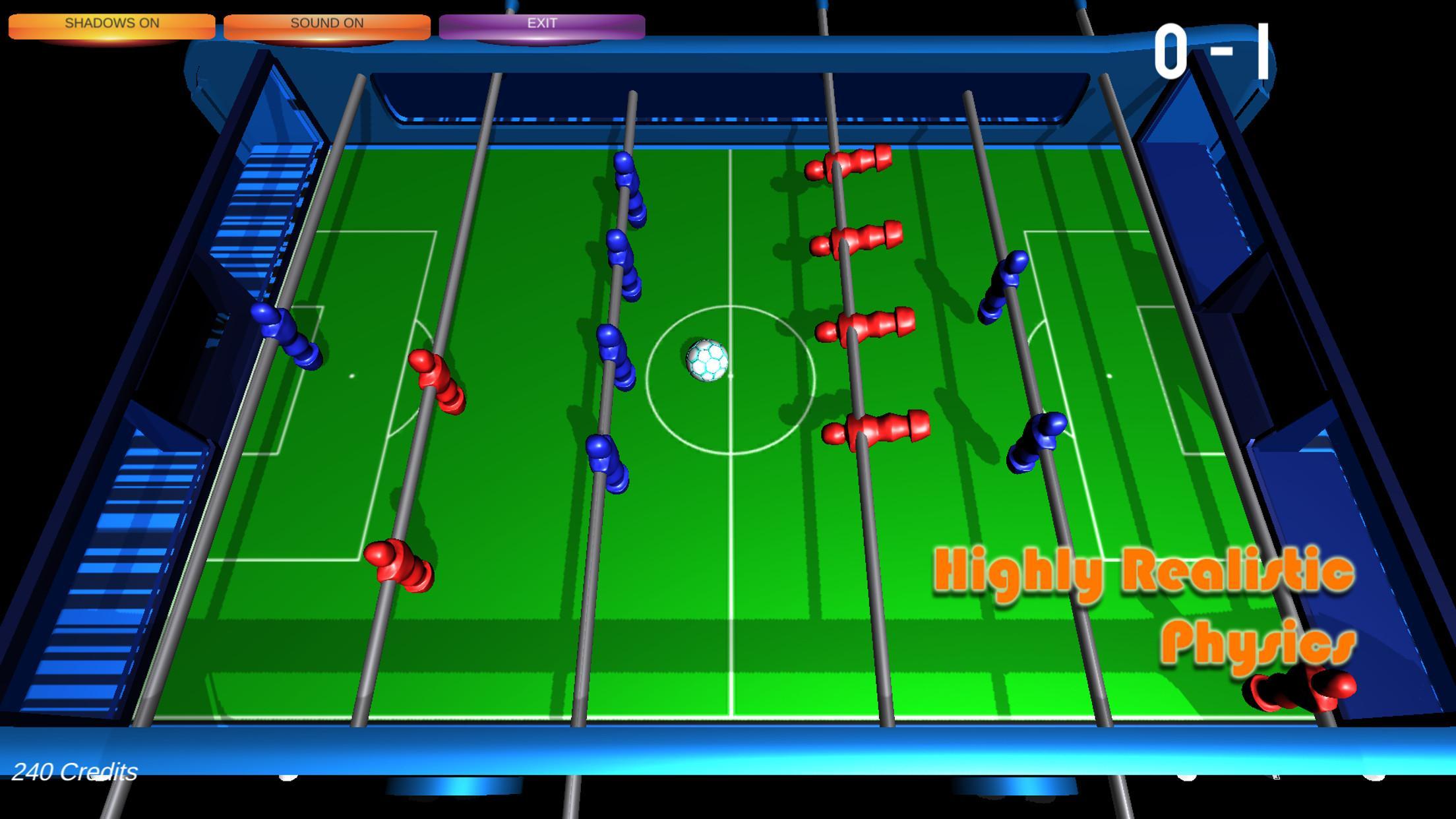Open the EXIT menu button
The width and height of the screenshot is (1456, 819).
click(x=543, y=22)
